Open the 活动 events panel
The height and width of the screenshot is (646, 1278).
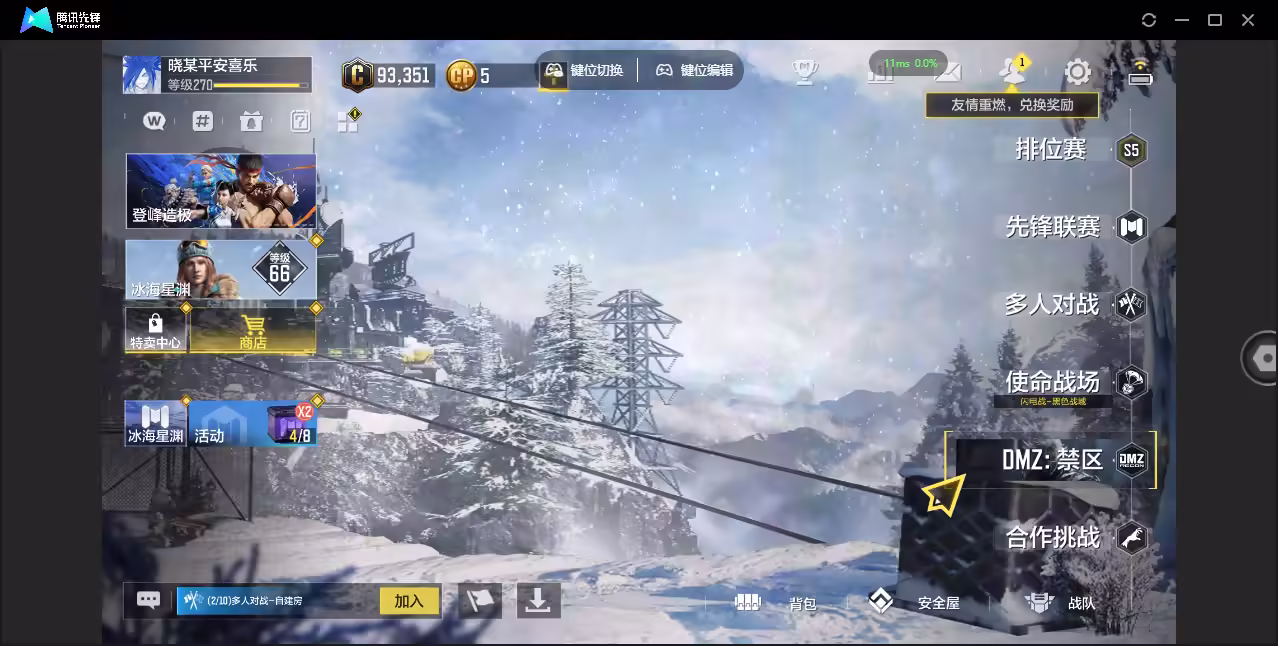tap(253, 423)
